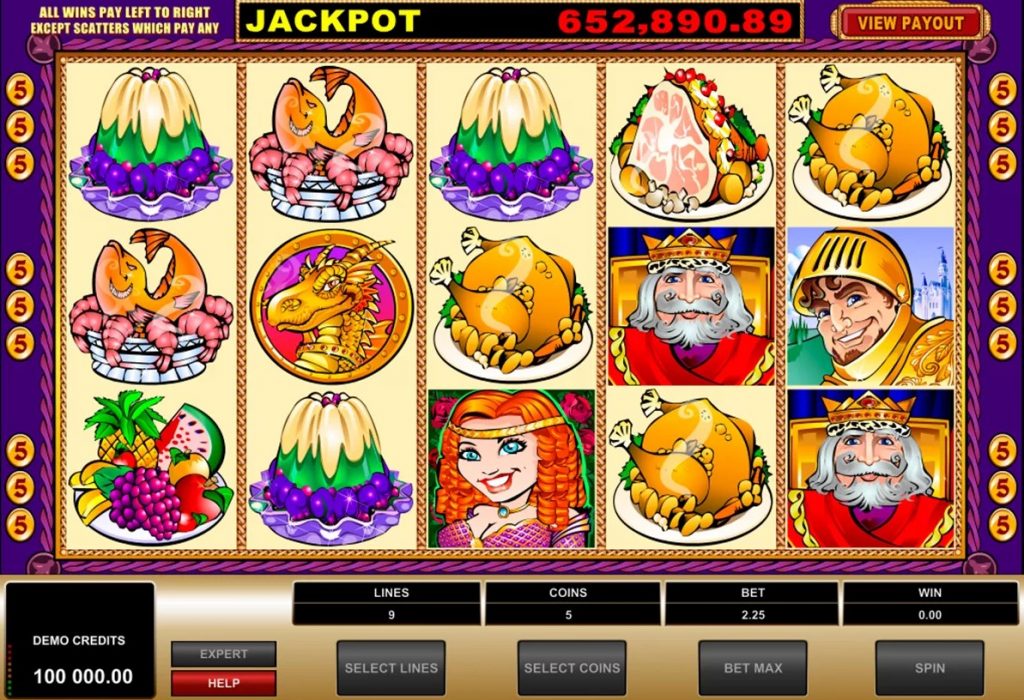
Task: Choose Bet Max
Action: pos(752,667)
